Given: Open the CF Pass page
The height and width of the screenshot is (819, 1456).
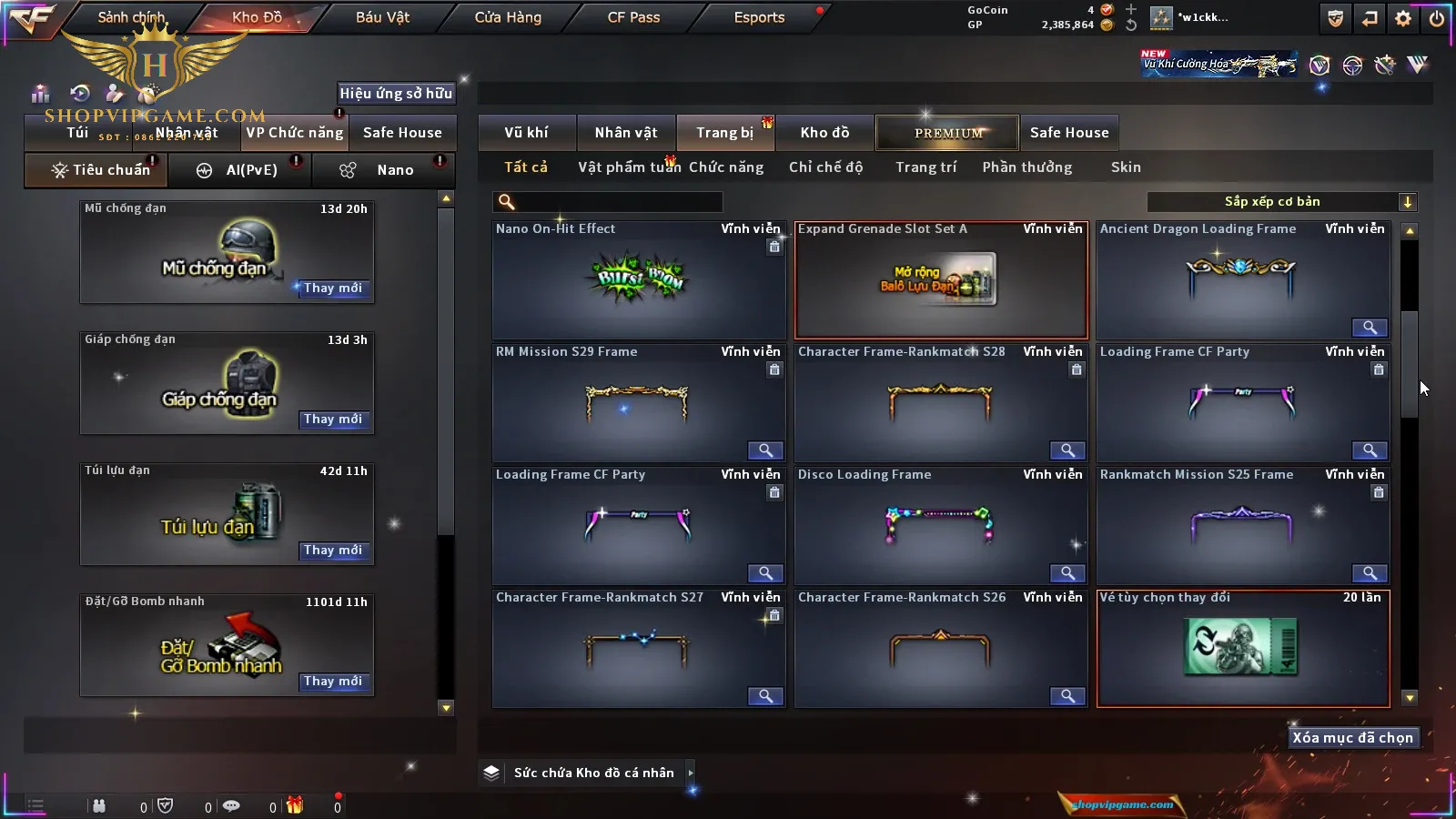Looking at the screenshot, I should tap(633, 17).
